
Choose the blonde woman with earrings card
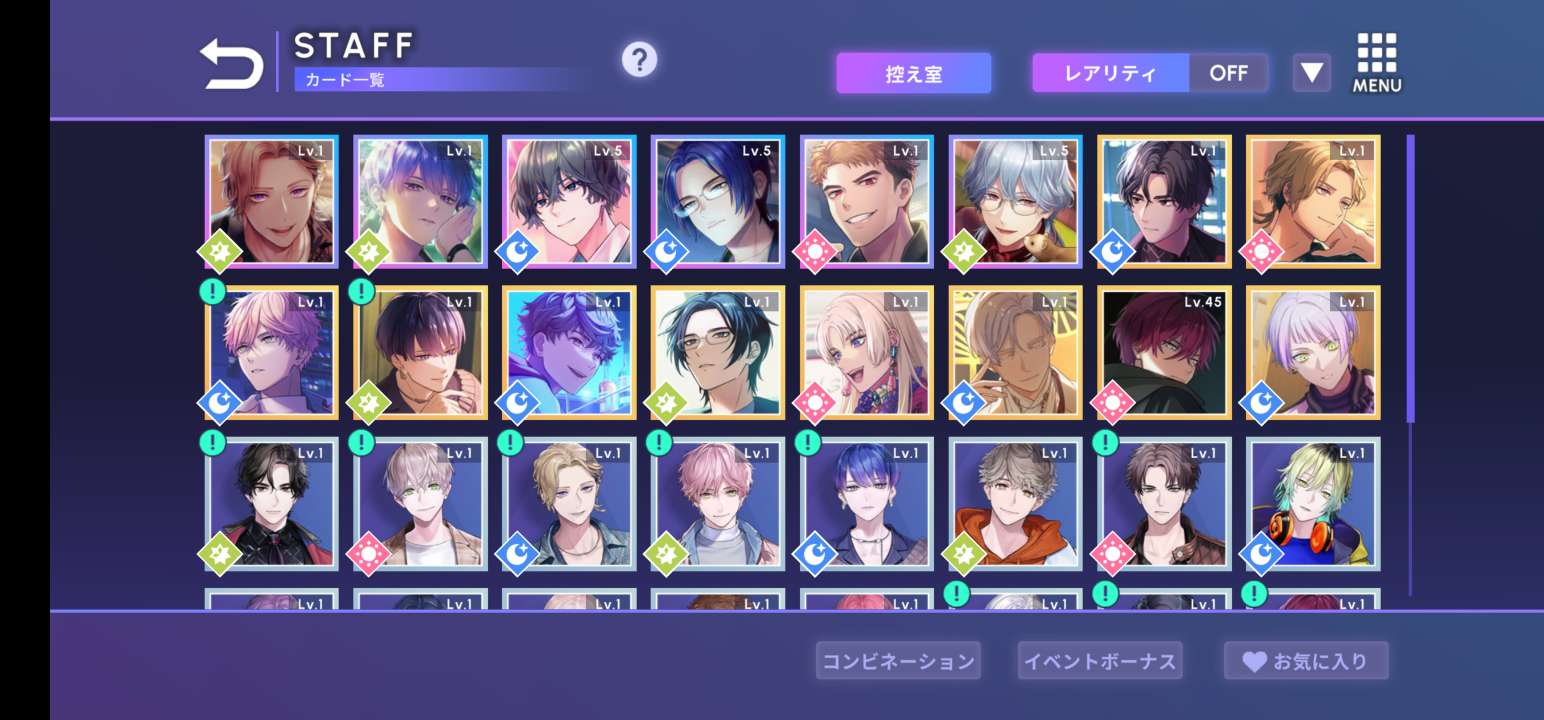pos(867,352)
